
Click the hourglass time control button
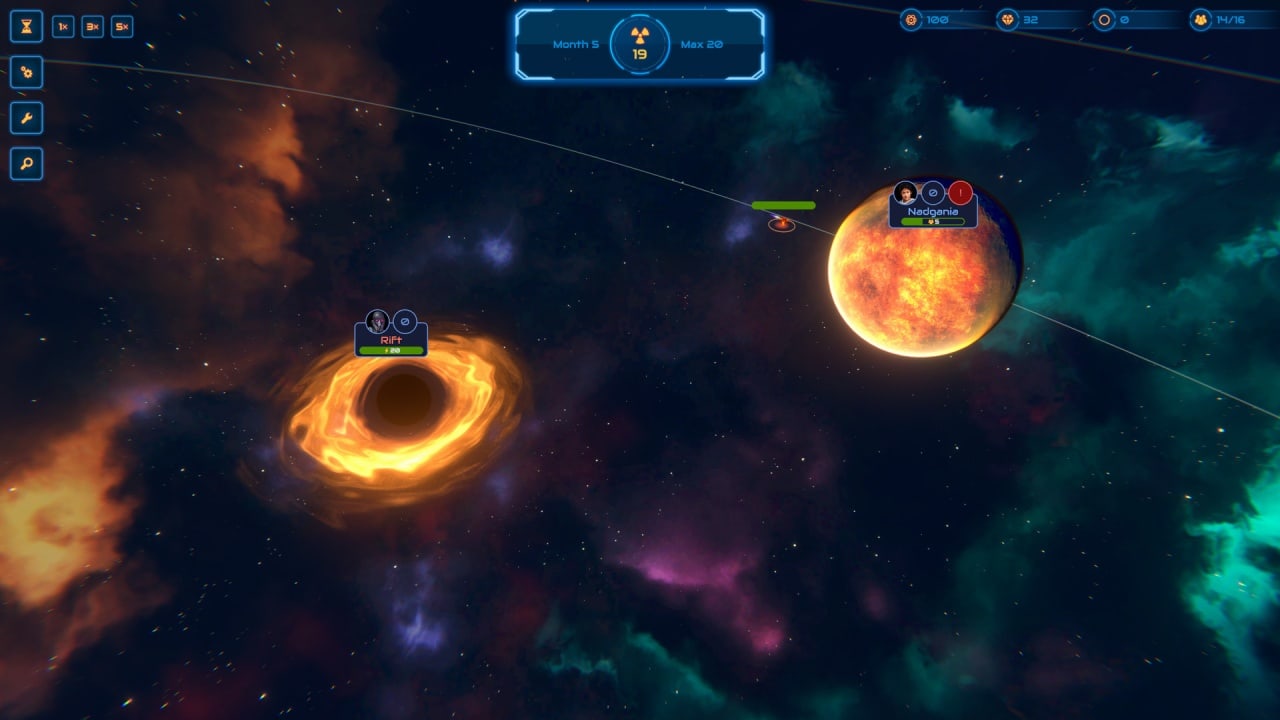pos(26,27)
